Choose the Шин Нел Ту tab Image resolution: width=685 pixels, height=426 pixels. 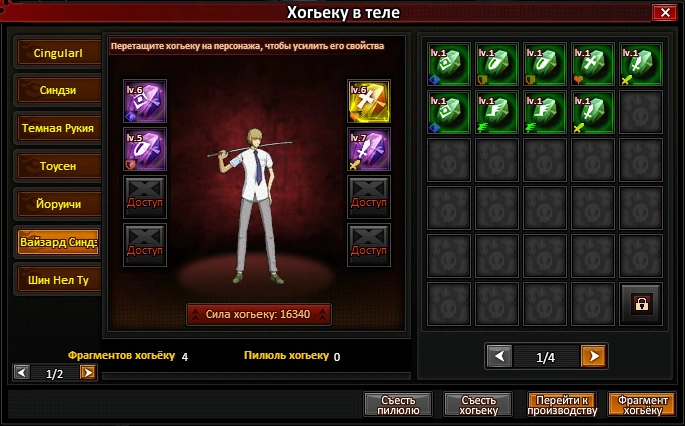pos(58,279)
